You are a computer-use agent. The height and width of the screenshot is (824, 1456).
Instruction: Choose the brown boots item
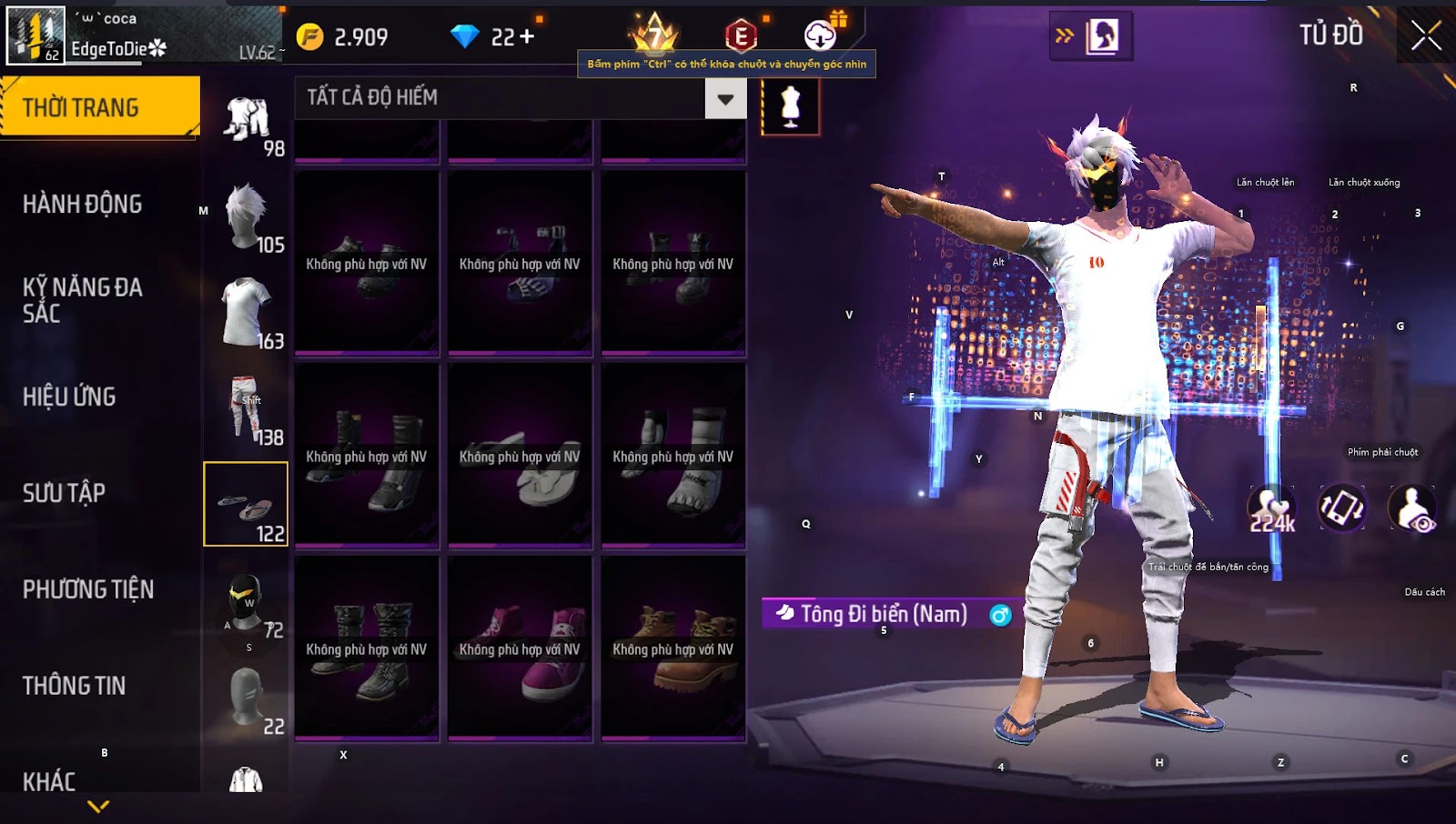pos(673,648)
